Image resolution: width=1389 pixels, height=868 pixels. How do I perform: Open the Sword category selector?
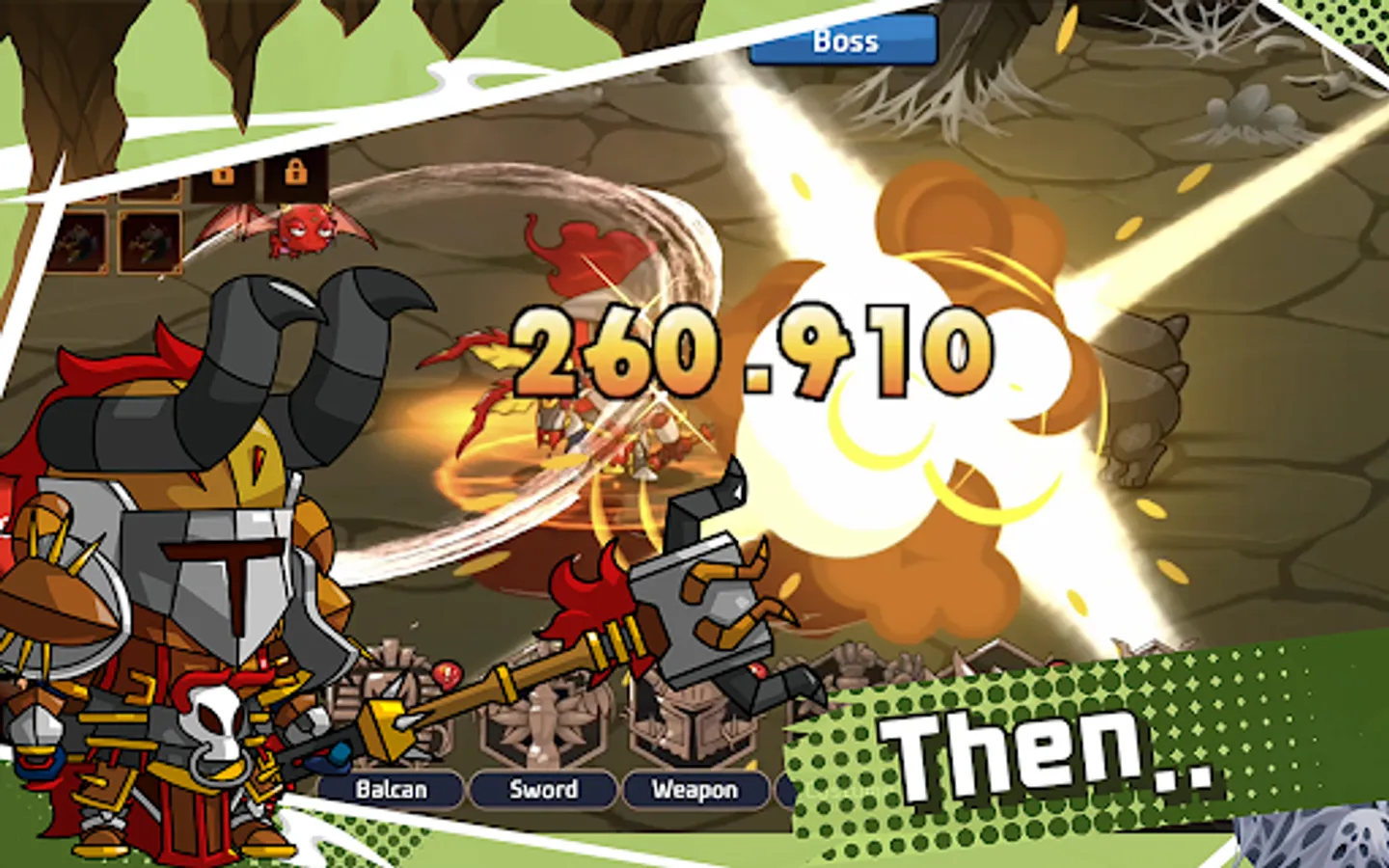click(x=546, y=789)
